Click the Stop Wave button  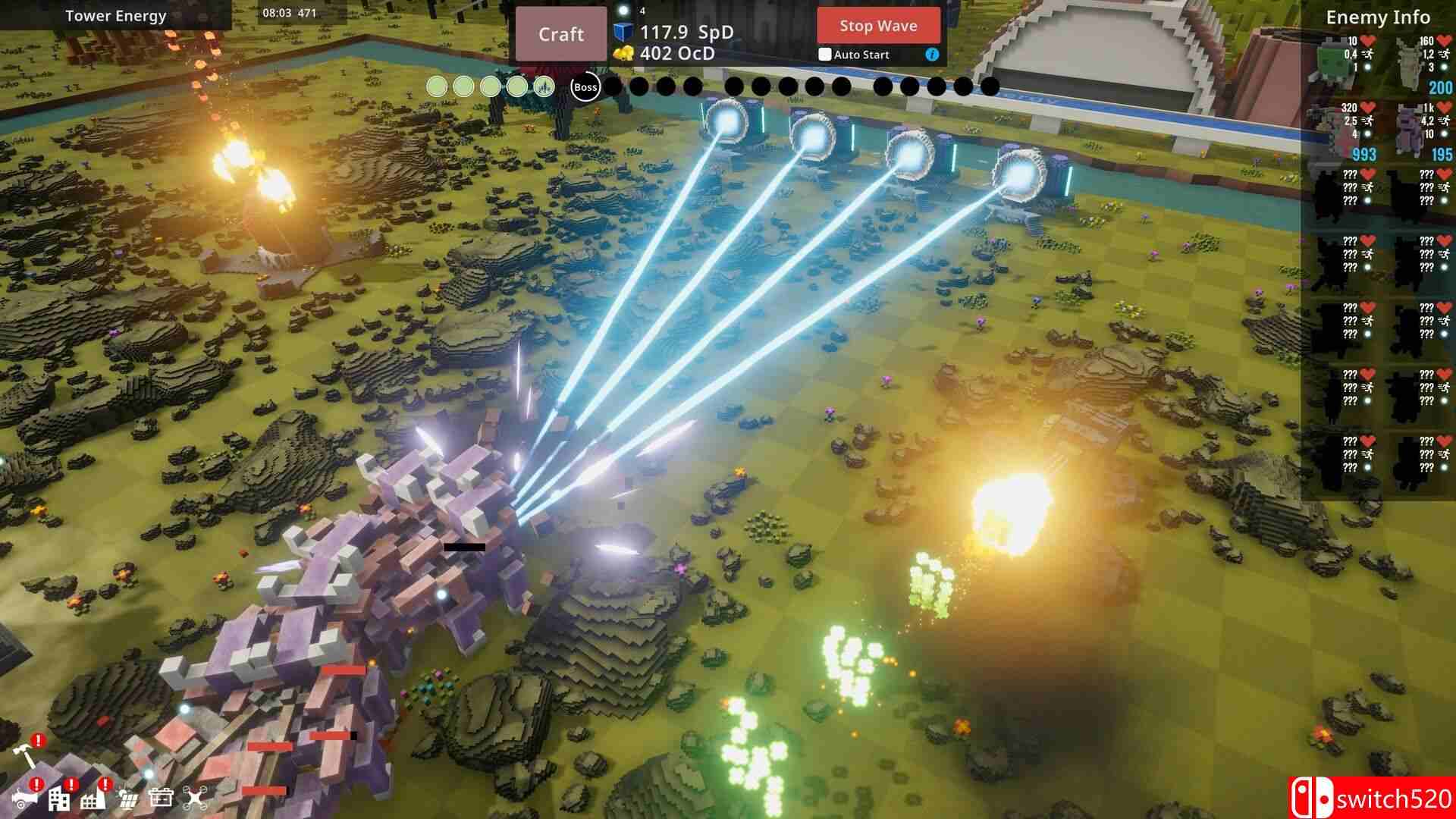[x=880, y=27]
